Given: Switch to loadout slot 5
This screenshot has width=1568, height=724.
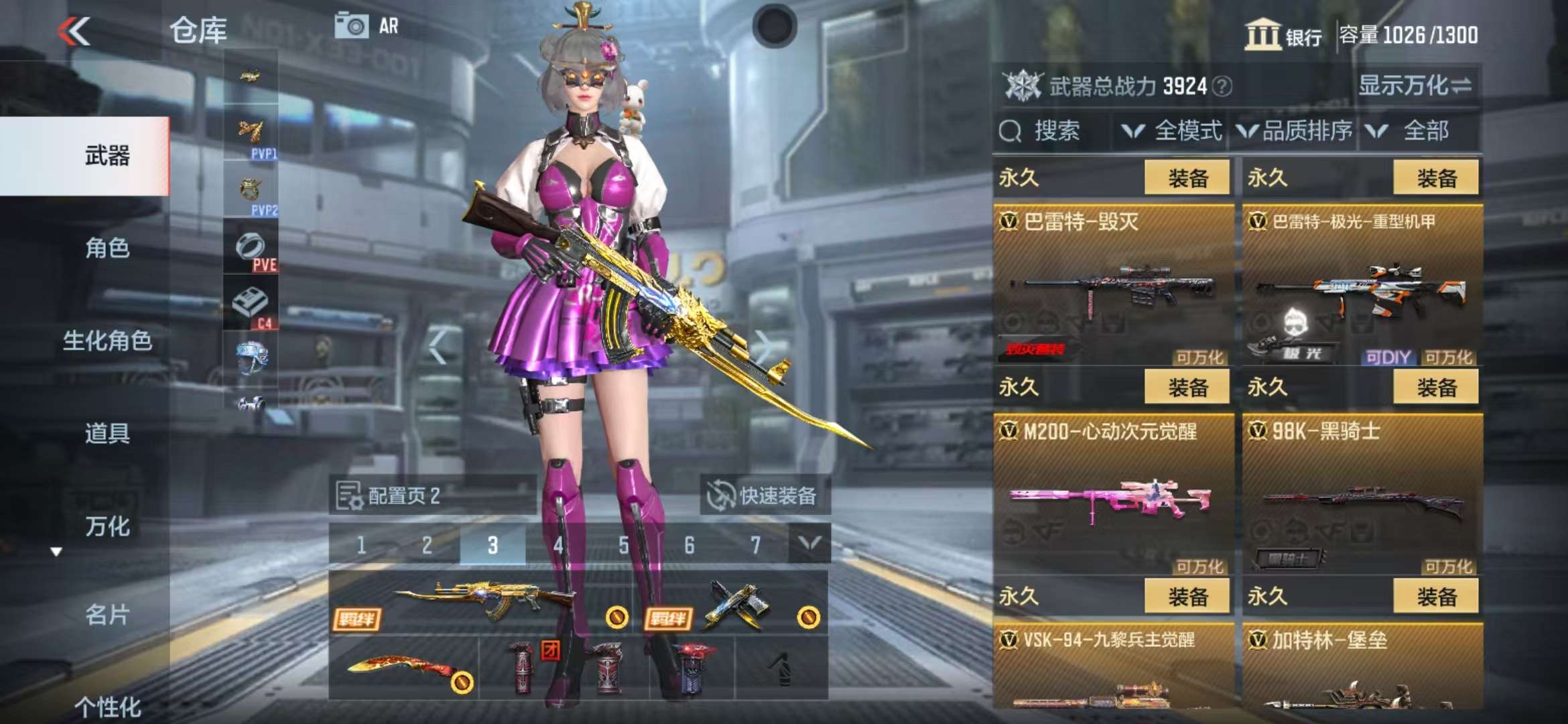Looking at the screenshot, I should tap(624, 545).
